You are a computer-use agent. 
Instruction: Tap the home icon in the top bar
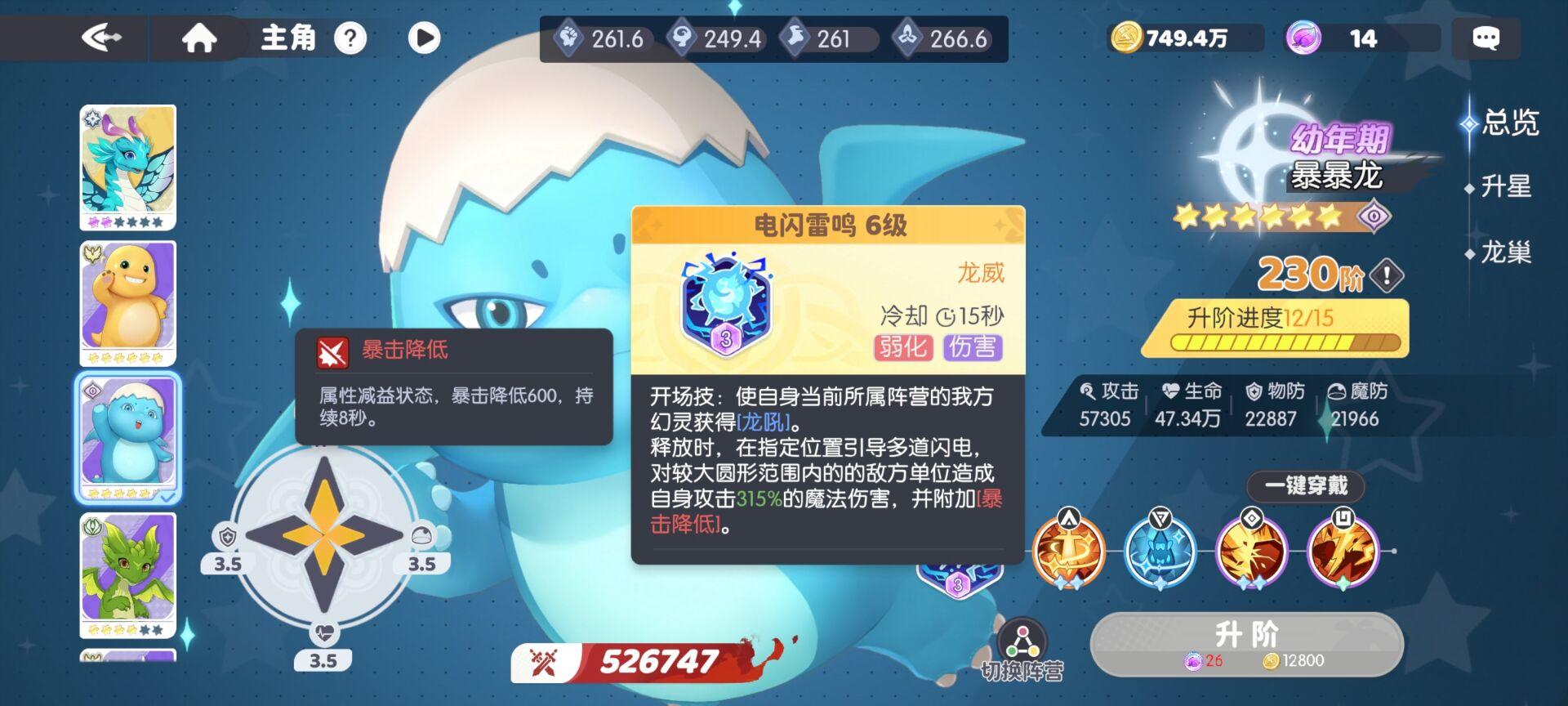(203, 36)
